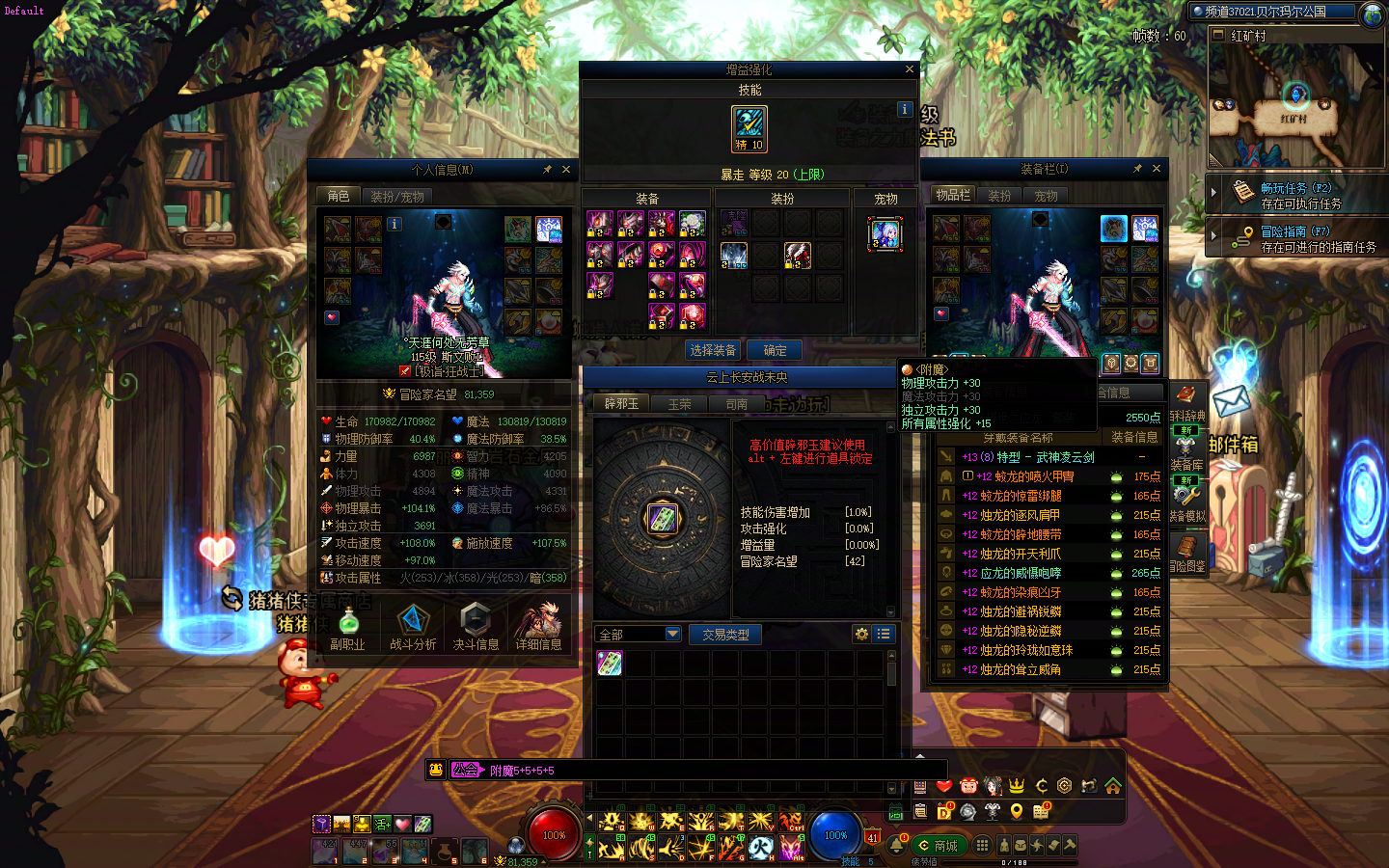This screenshot has height=868, width=1389.
Task: Click the 选择装备 button
Action: tap(713, 350)
